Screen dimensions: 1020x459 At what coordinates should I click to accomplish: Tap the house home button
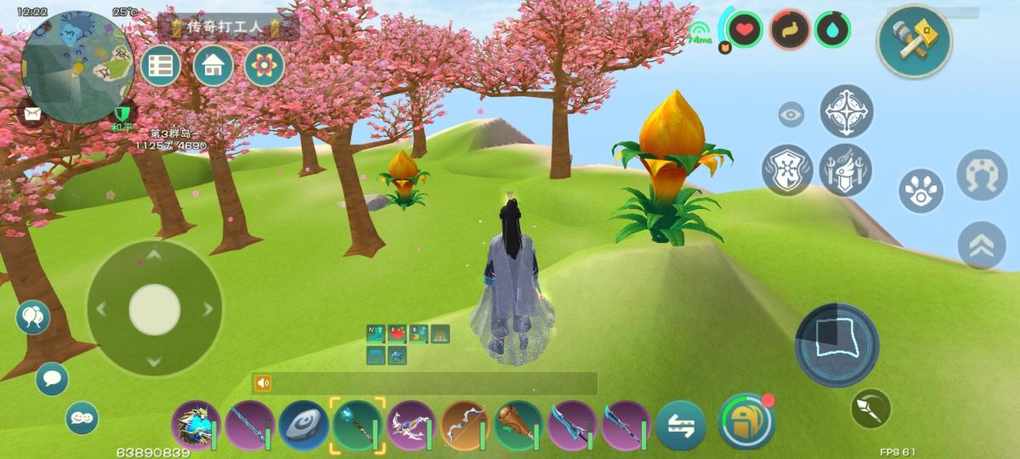point(213,66)
